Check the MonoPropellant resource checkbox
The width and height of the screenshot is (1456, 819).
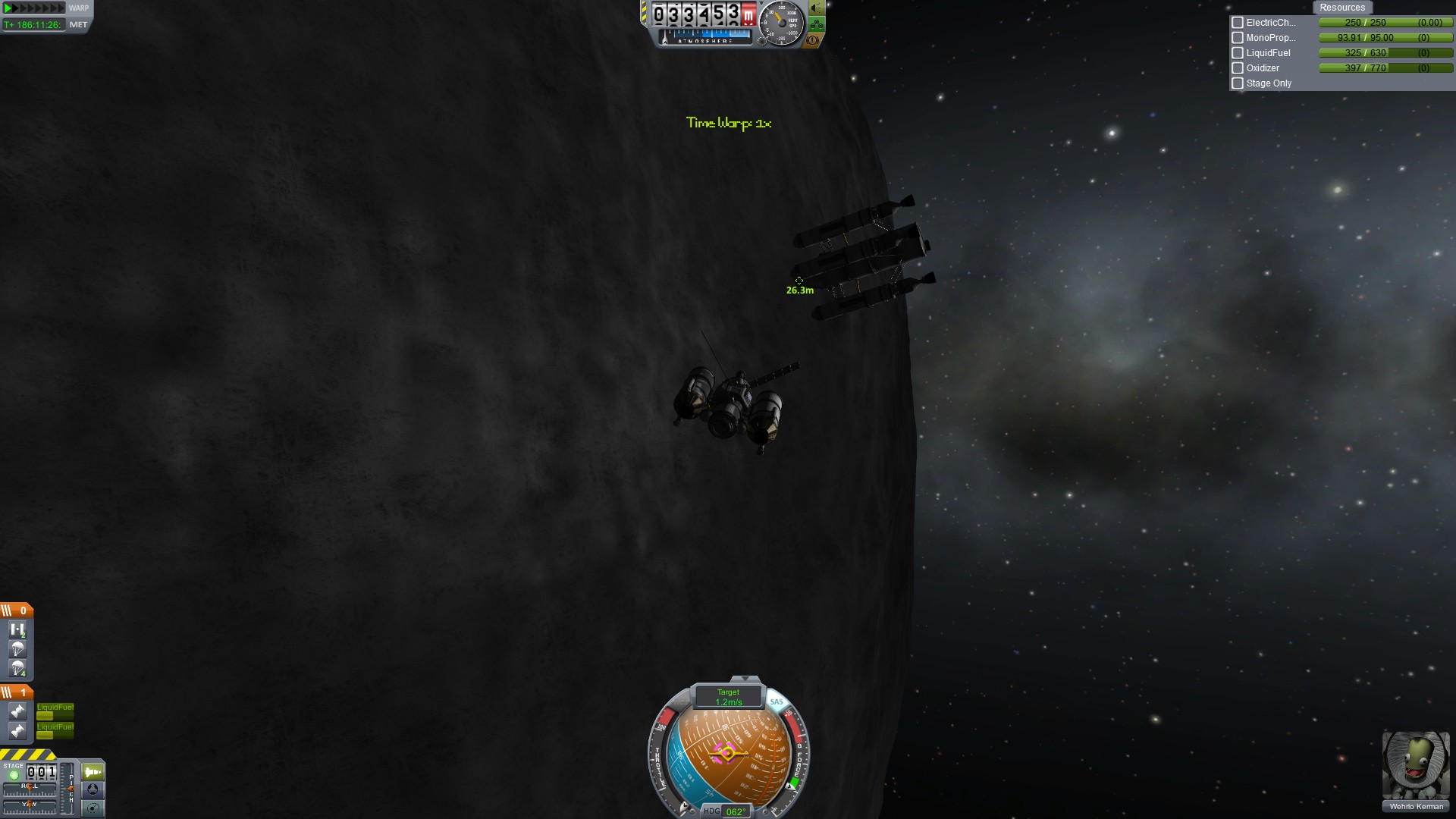coord(1238,38)
